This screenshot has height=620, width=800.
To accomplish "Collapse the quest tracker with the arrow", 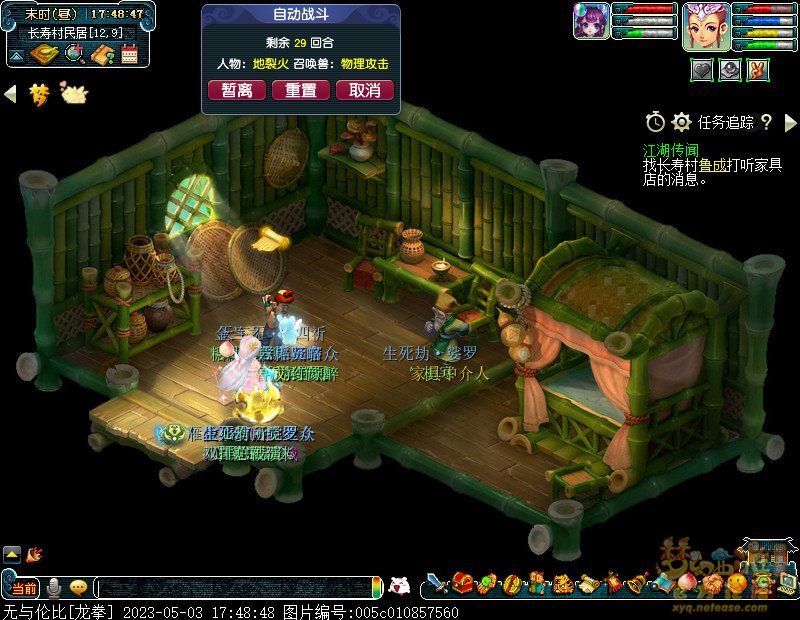I will pyautogui.click(x=790, y=122).
